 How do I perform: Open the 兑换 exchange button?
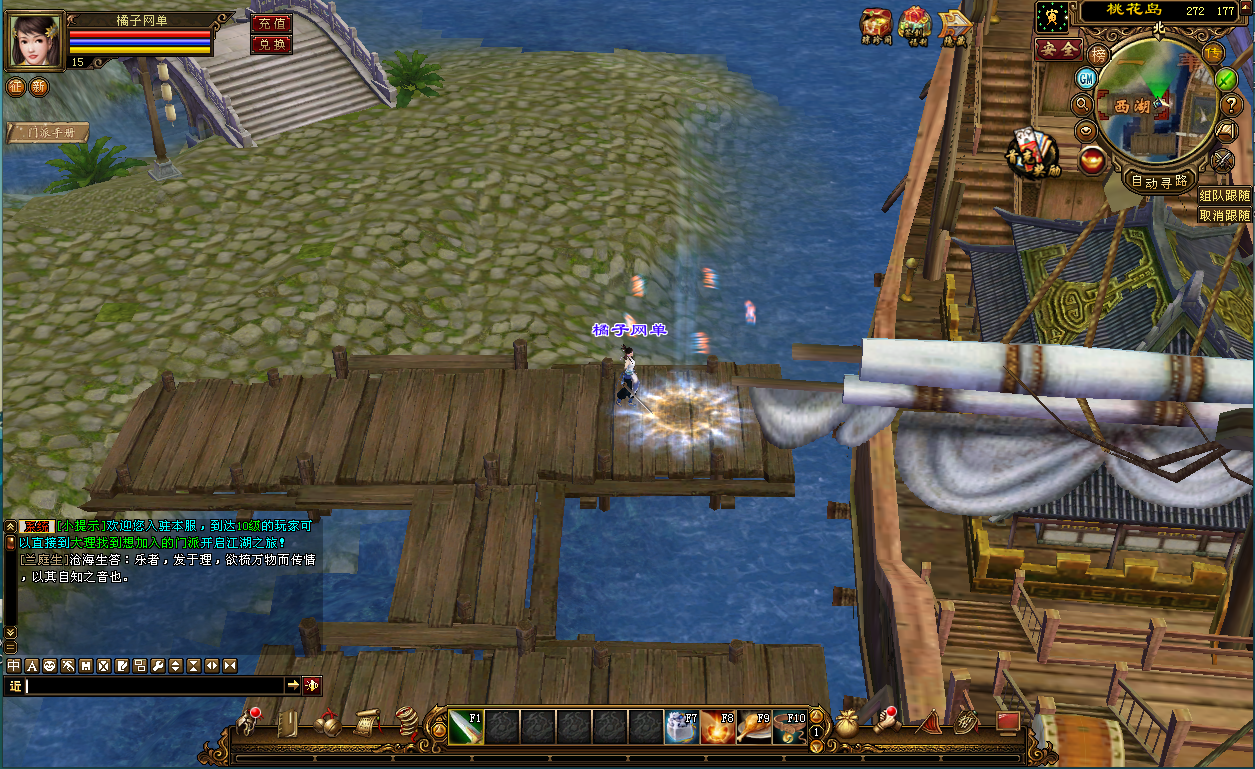(x=271, y=44)
